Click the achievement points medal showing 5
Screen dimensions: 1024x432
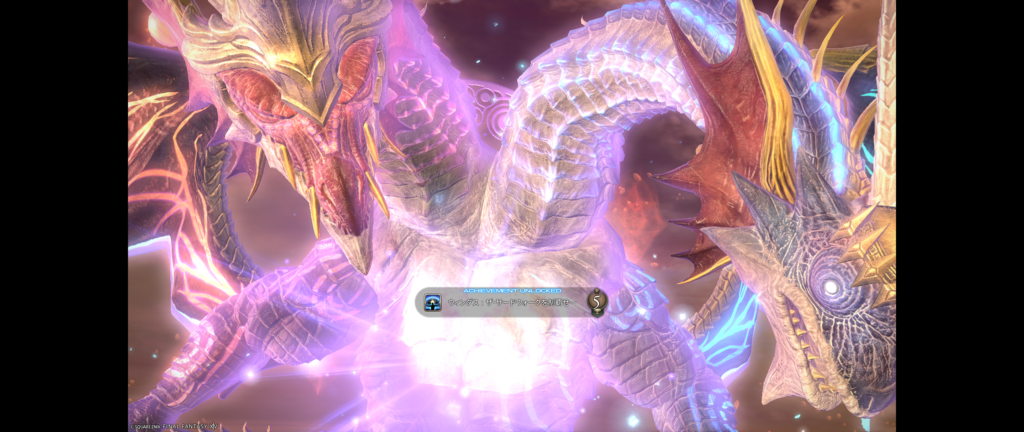[x=597, y=301]
